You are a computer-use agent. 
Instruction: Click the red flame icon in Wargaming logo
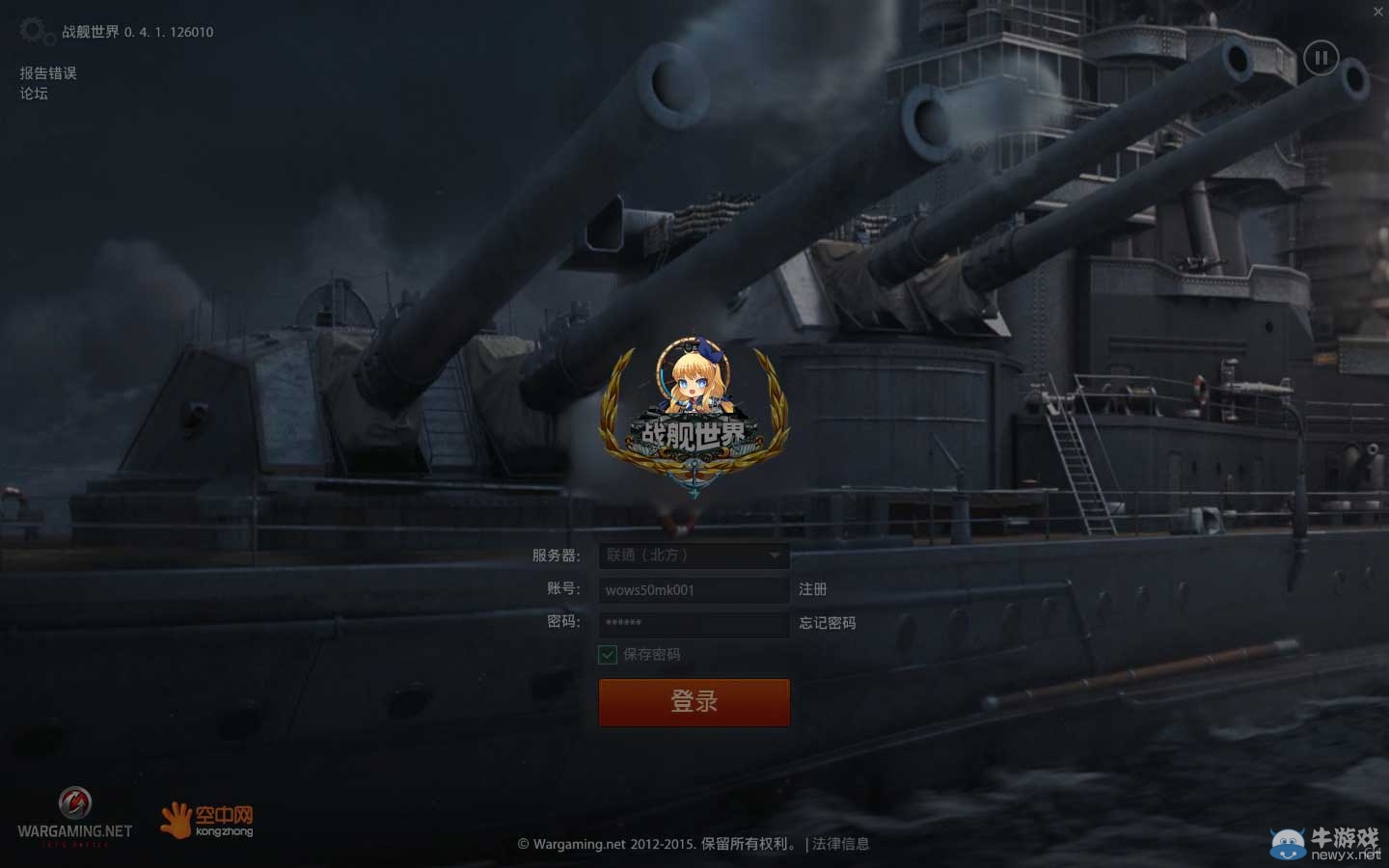tap(77, 802)
